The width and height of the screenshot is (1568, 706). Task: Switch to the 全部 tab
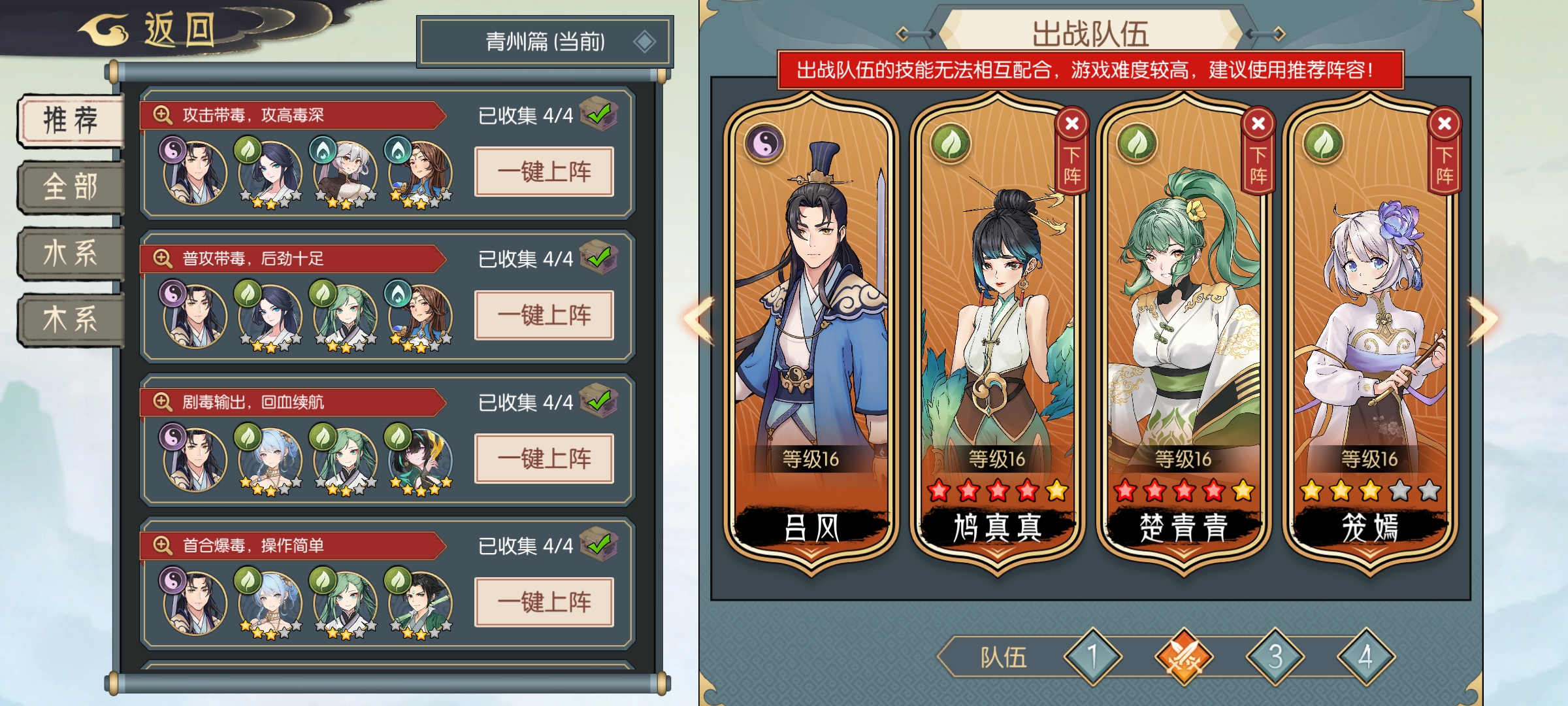pyautogui.click(x=71, y=187)
